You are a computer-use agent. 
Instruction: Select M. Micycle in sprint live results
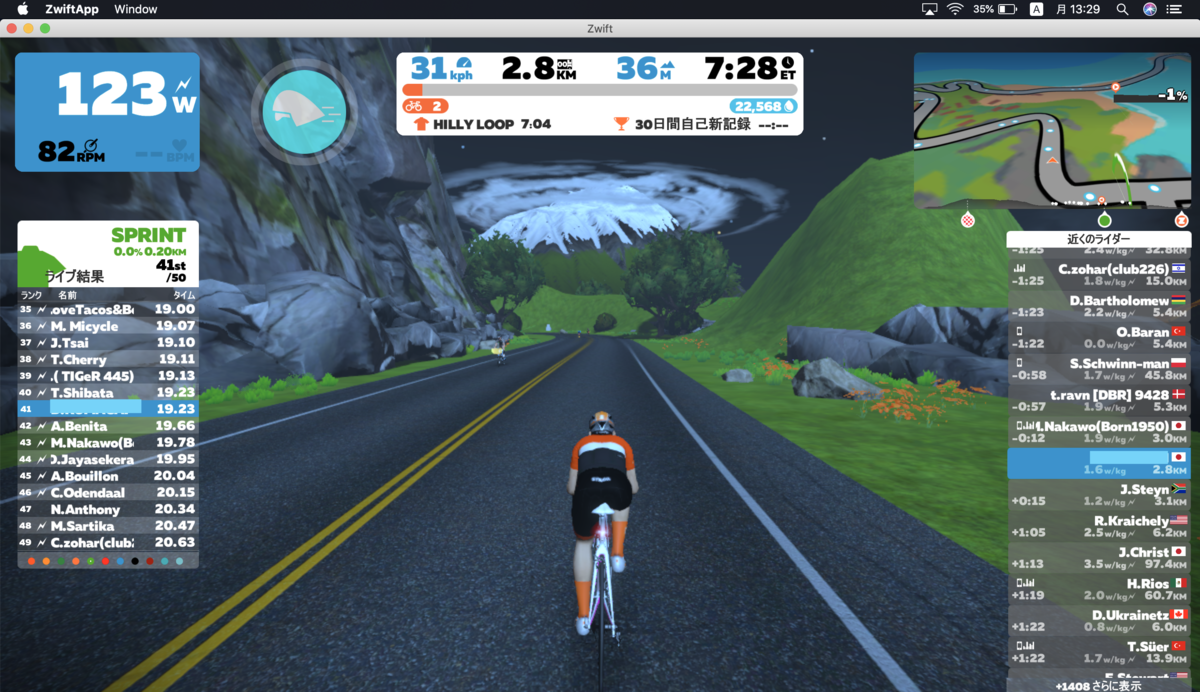coord(108,326)
